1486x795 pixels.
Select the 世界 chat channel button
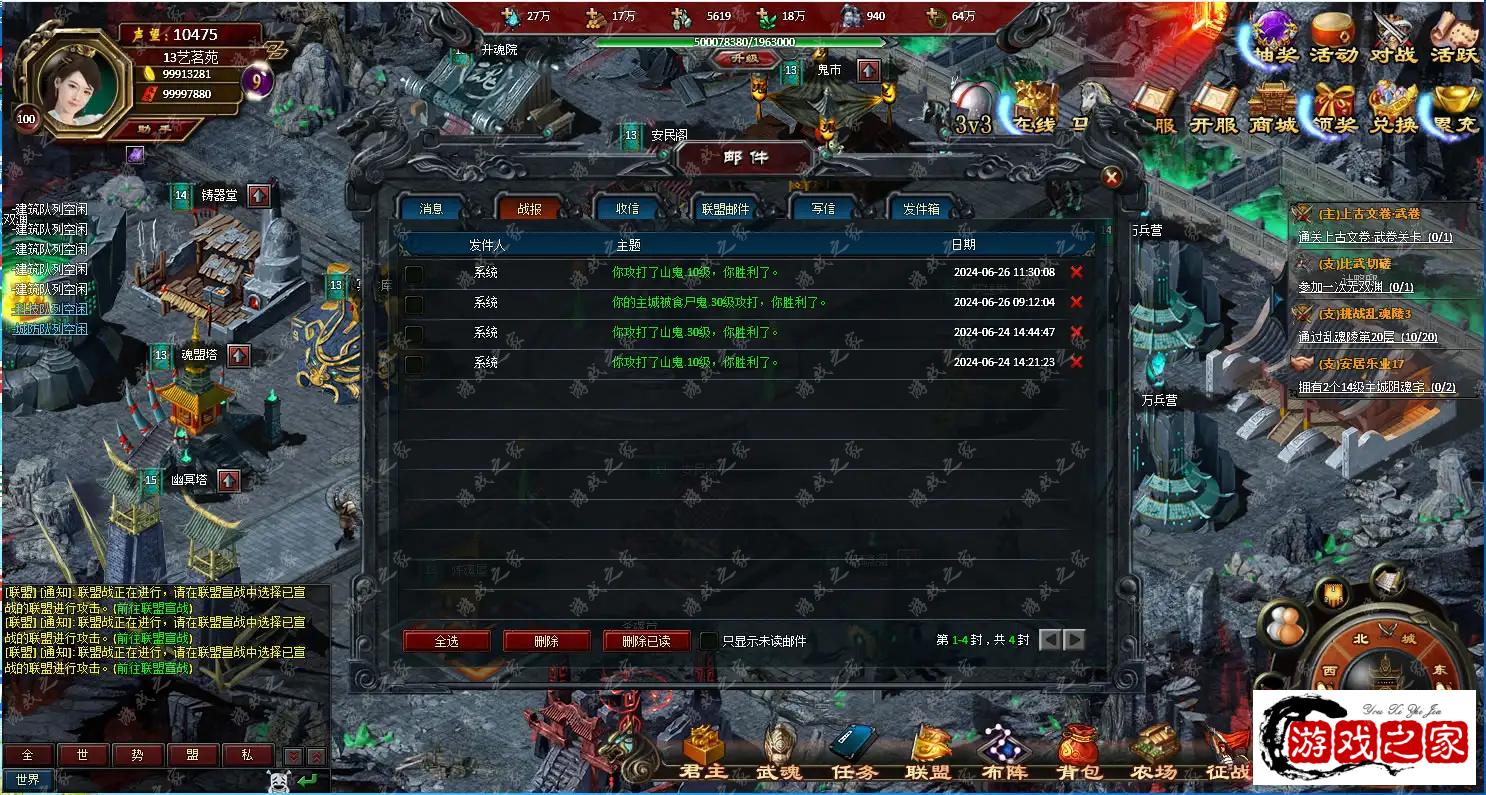click(x=28, y=780)
